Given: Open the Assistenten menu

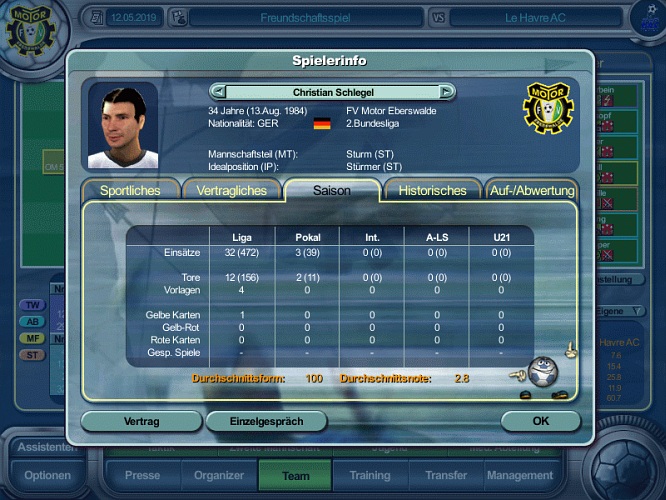Looking at the screenshot, I should (47, 447).
